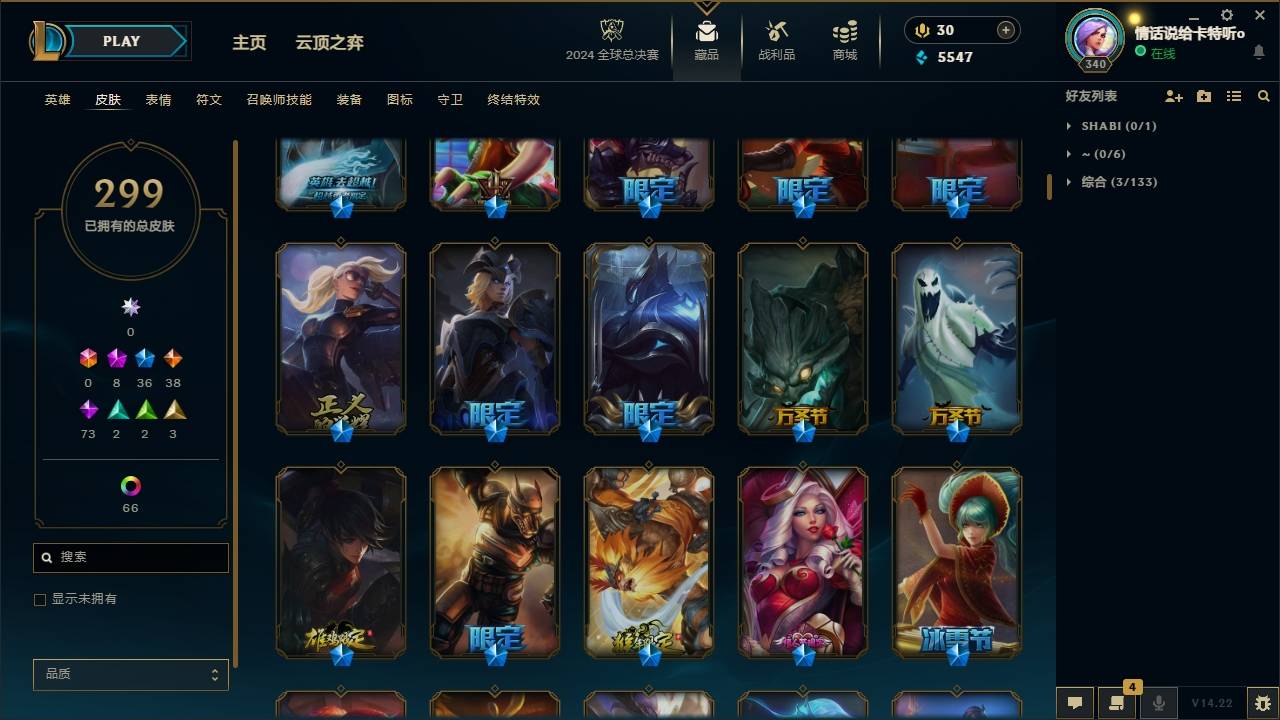Open the add friend icon

point(1171,96)
